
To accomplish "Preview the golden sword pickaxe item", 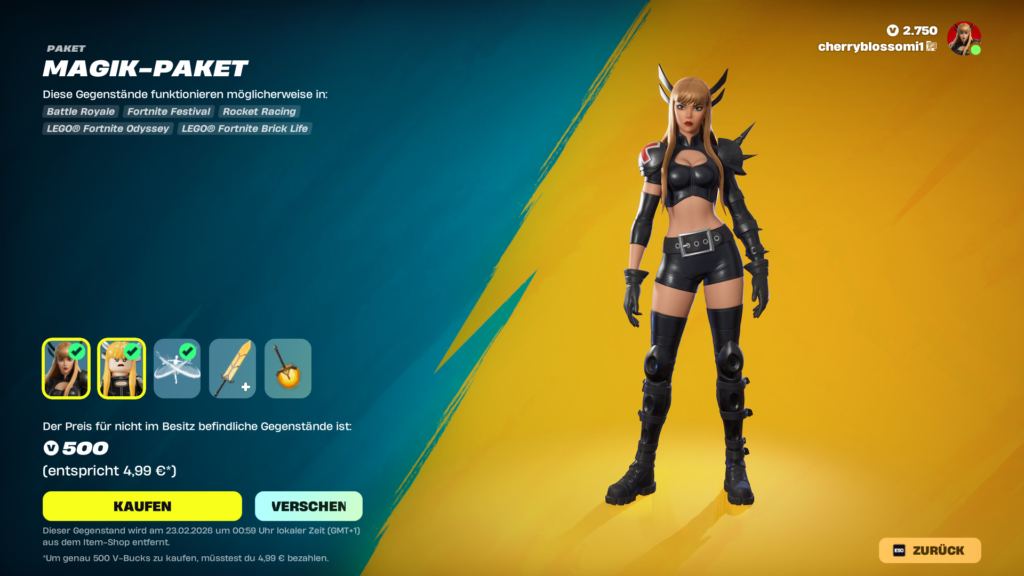I will point(232,368).
